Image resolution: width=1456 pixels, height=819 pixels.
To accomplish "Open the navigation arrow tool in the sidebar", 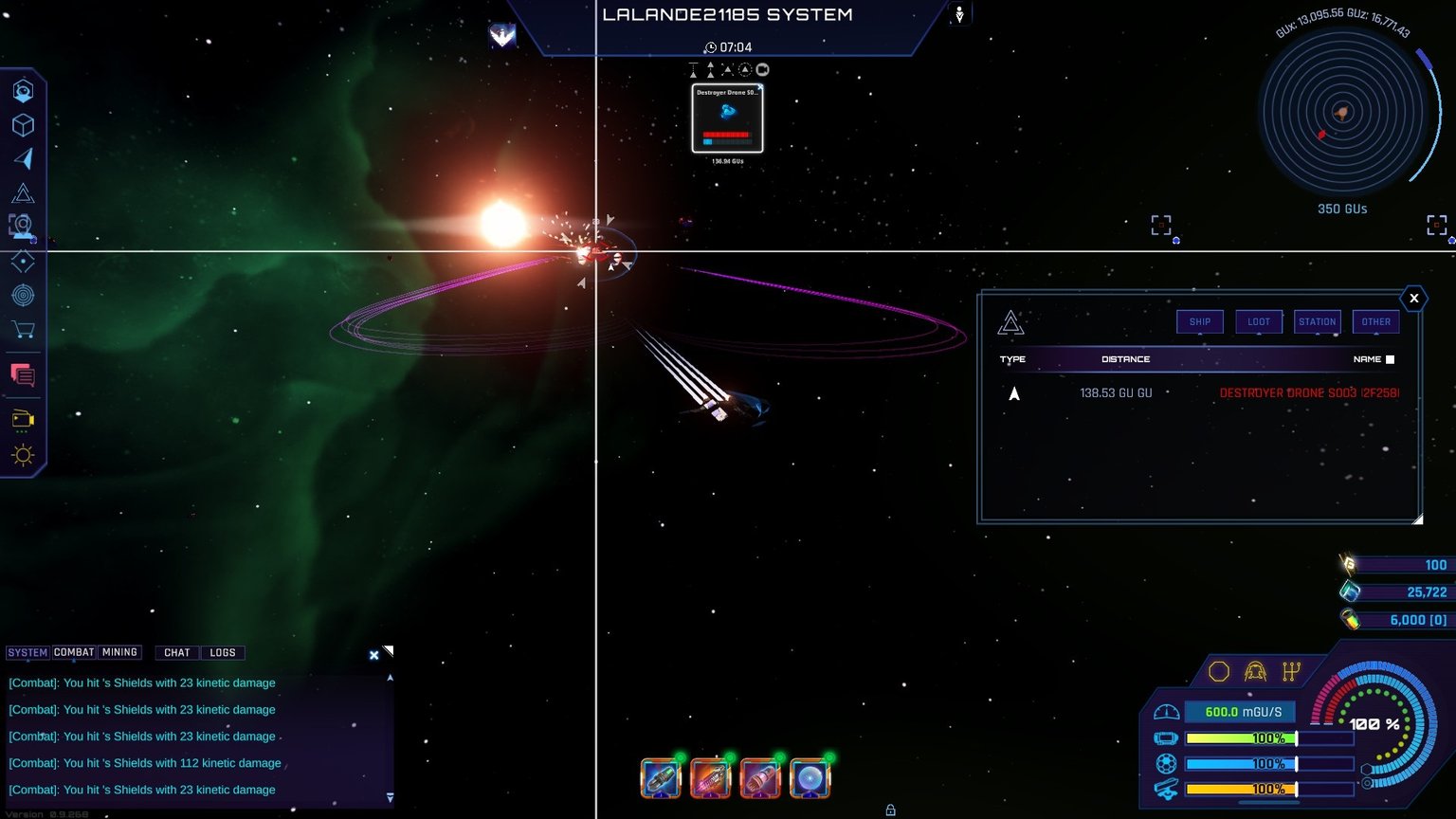I will (x=23, y=159).
